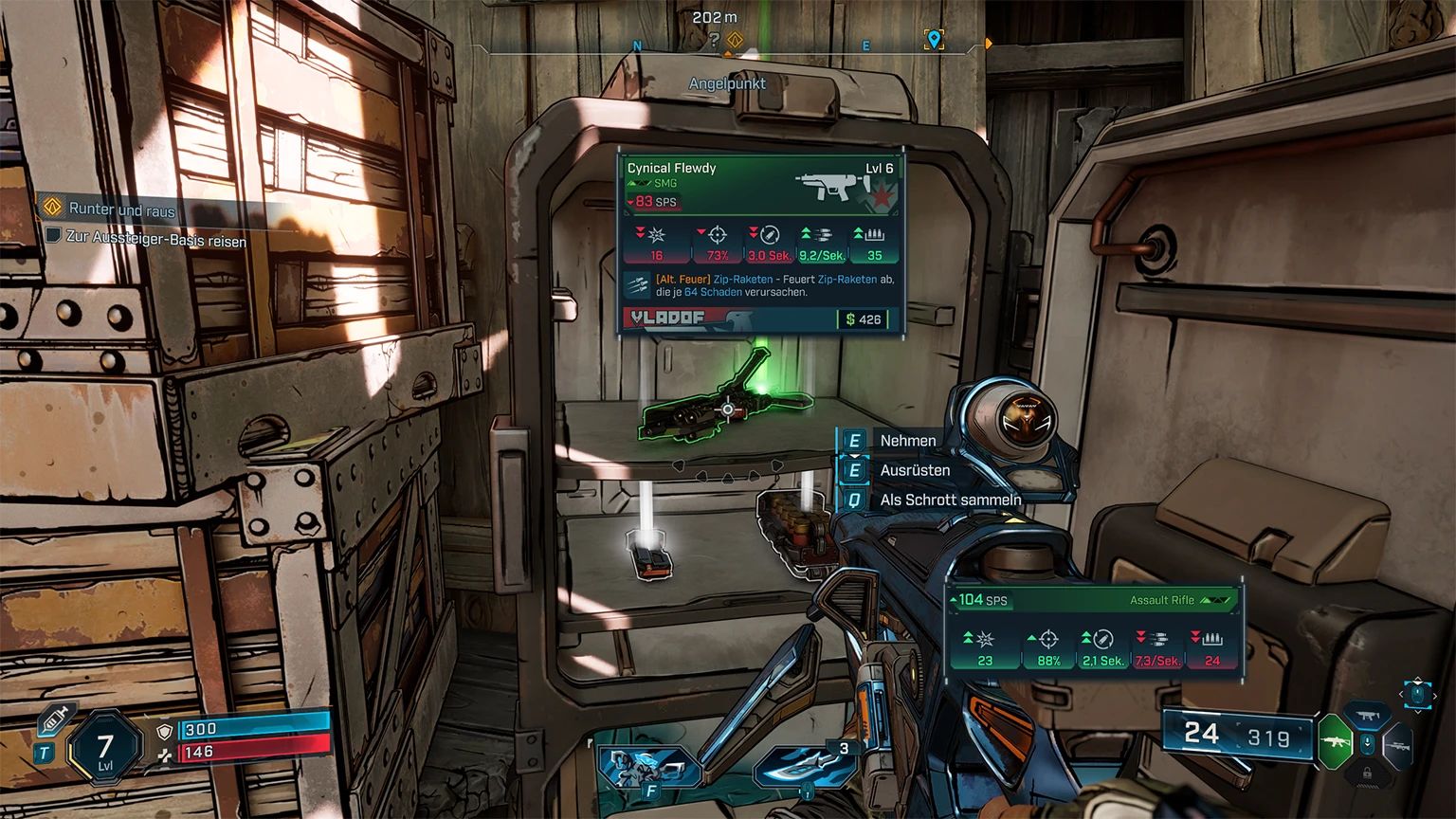
Task: Click the fire rate icon showing 9.2/Sek
Action: (x=823, y=235)
